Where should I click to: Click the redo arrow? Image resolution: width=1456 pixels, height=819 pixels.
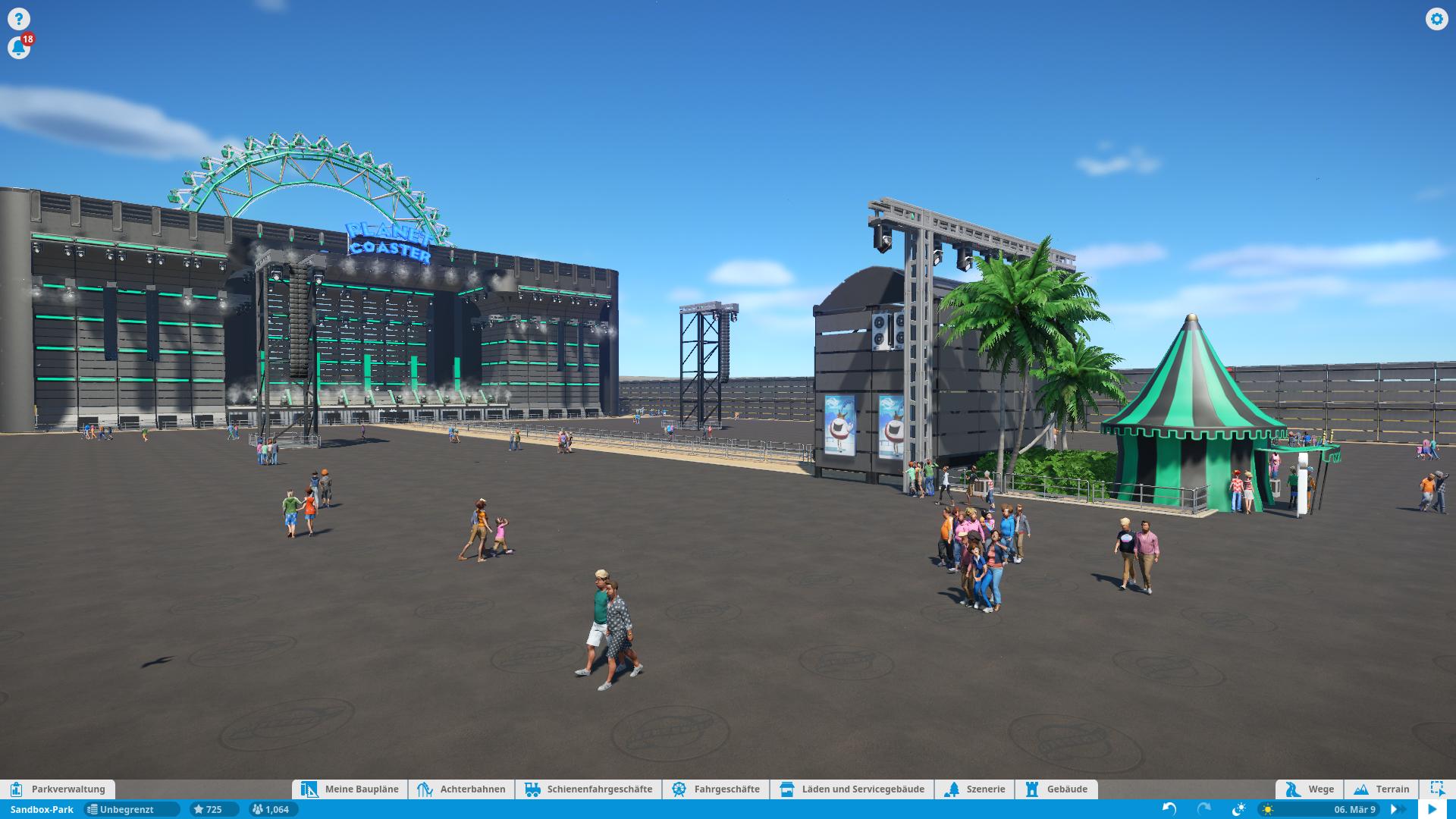[x=1204, y=809]
